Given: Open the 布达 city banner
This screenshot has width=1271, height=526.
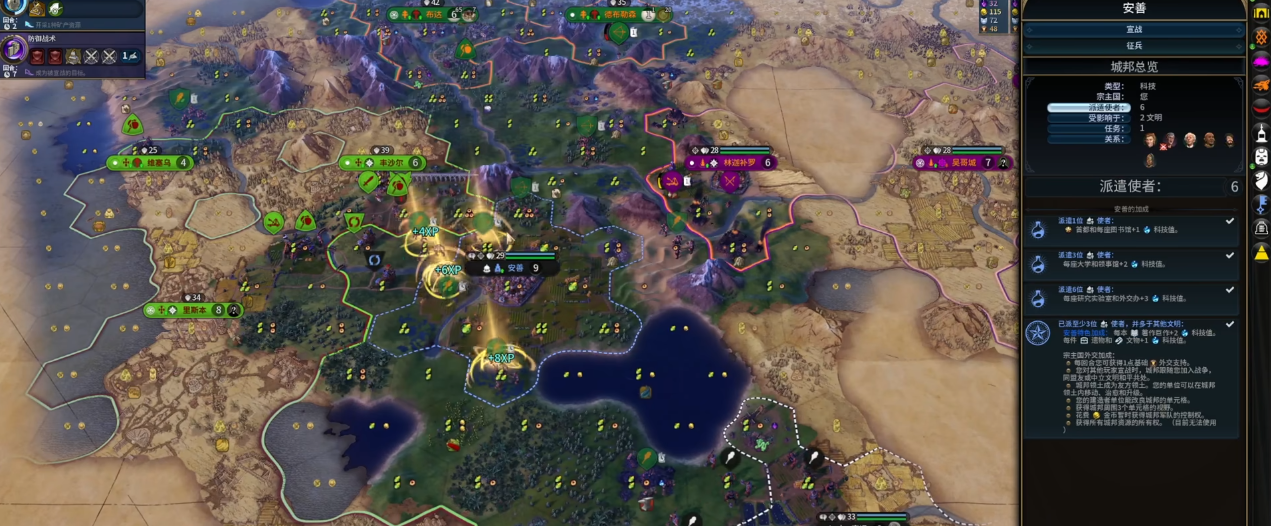Looking at the screenshot, I should 432,15.
